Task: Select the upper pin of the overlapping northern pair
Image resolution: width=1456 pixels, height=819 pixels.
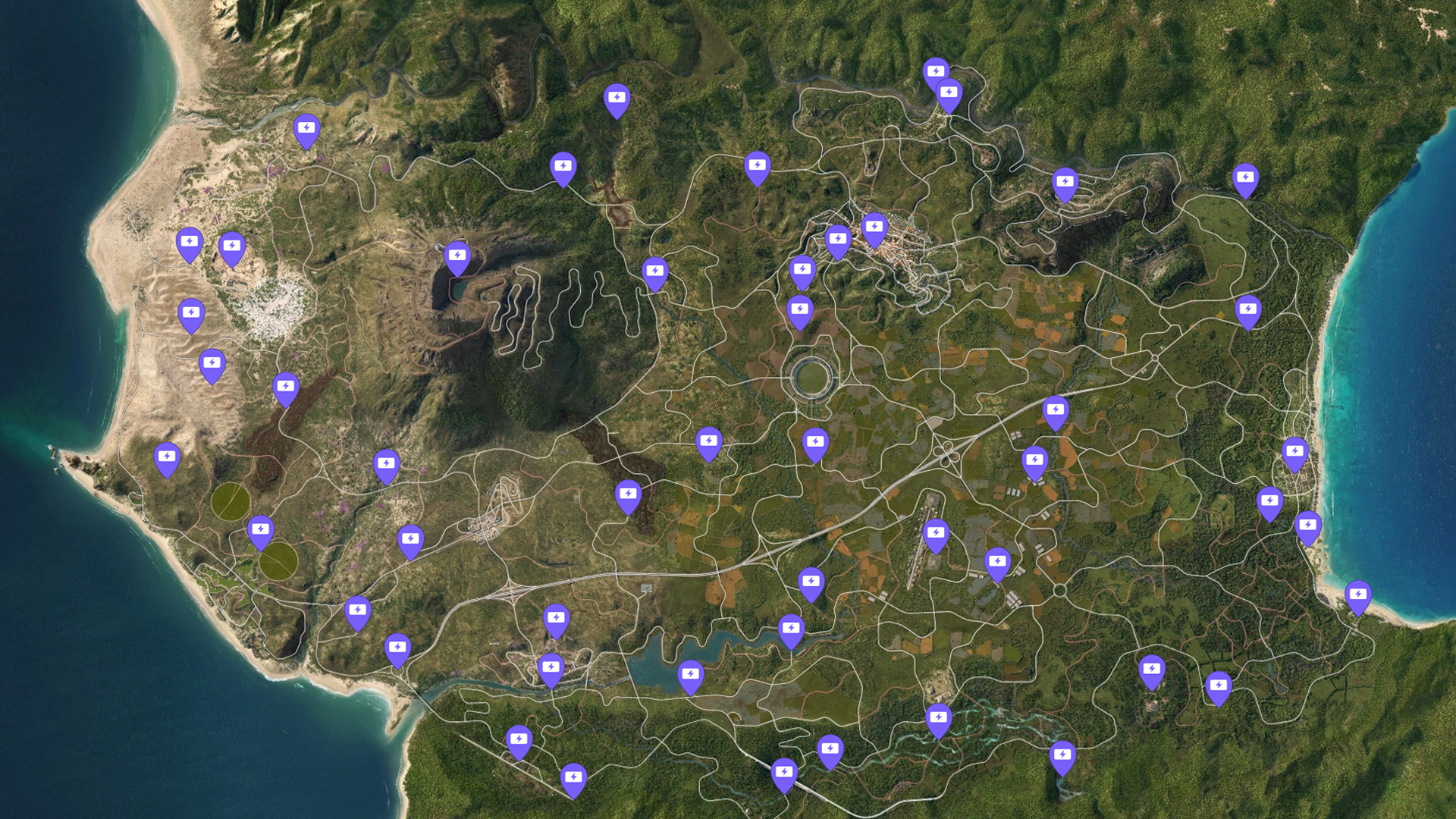Action: tap(937, 72)
